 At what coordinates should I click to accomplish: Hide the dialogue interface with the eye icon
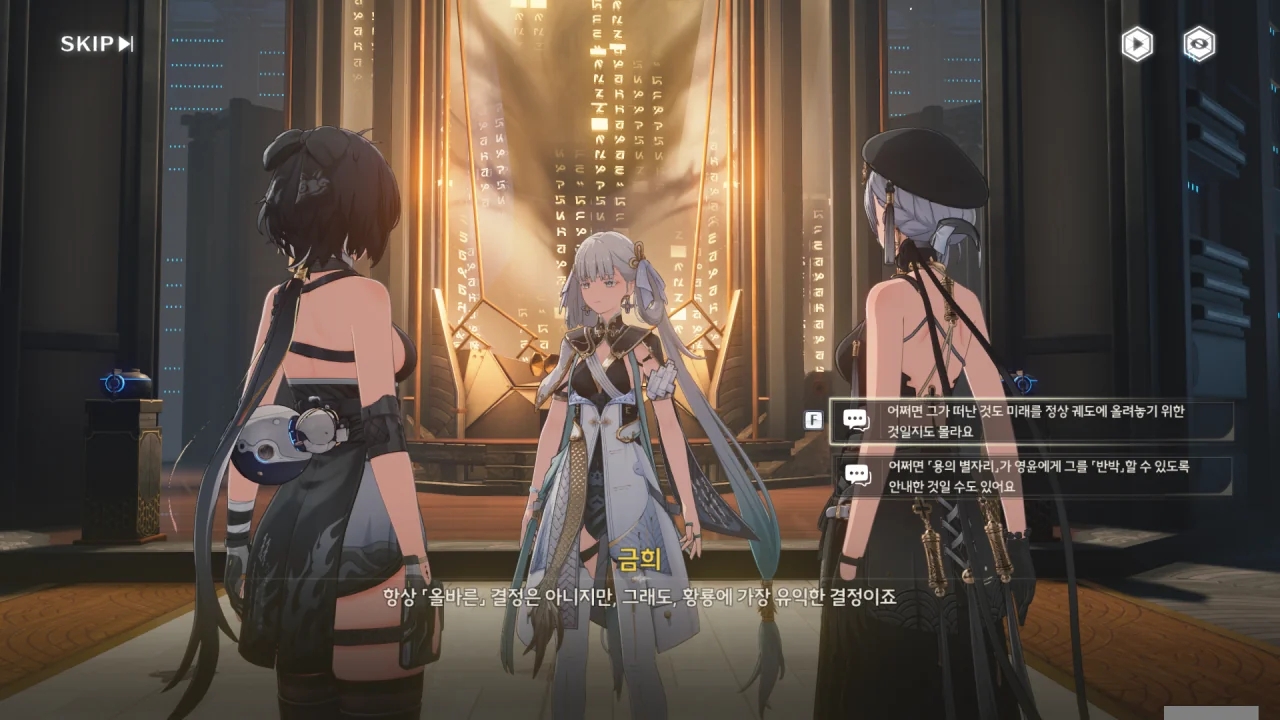tap(1198, 44)
